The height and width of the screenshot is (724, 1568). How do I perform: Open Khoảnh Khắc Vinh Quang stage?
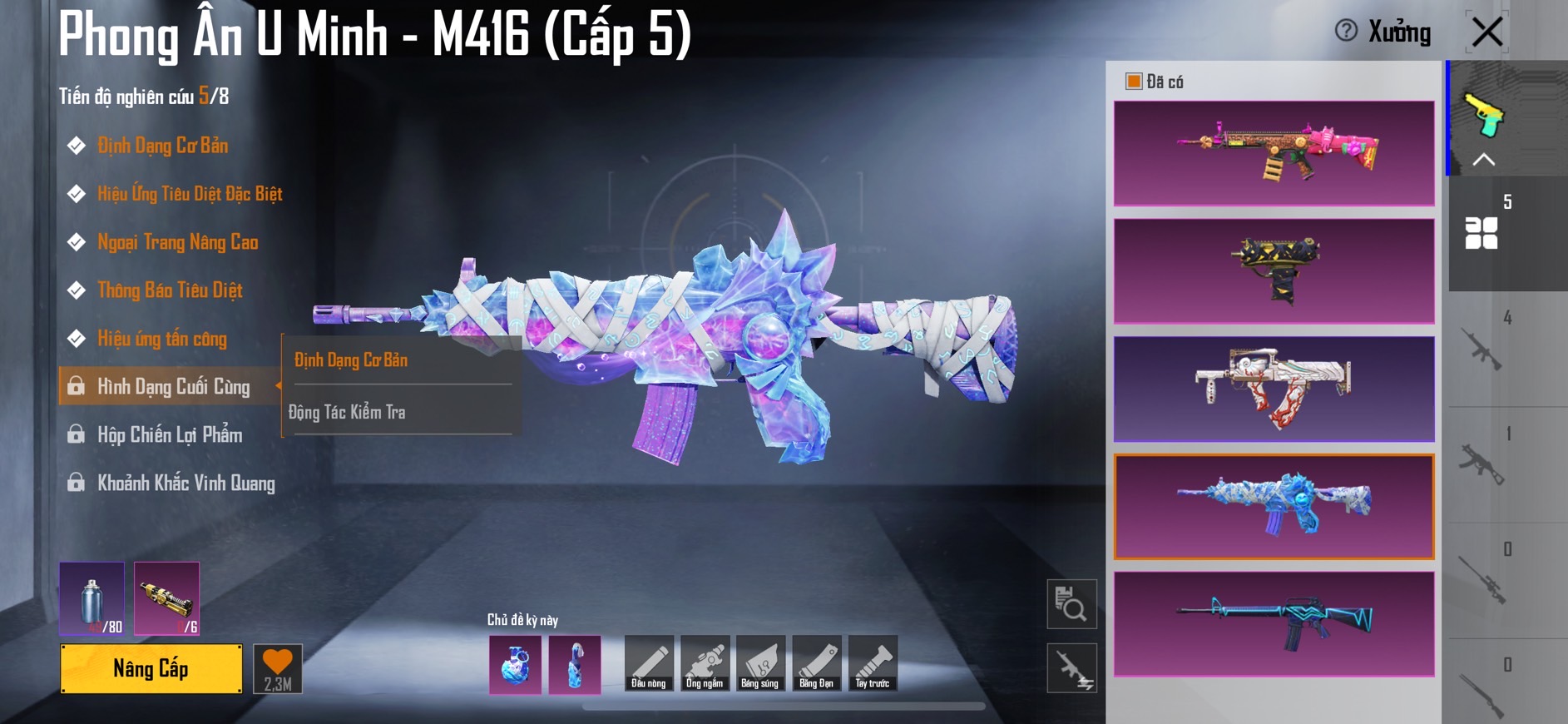[x=185, y=483]
